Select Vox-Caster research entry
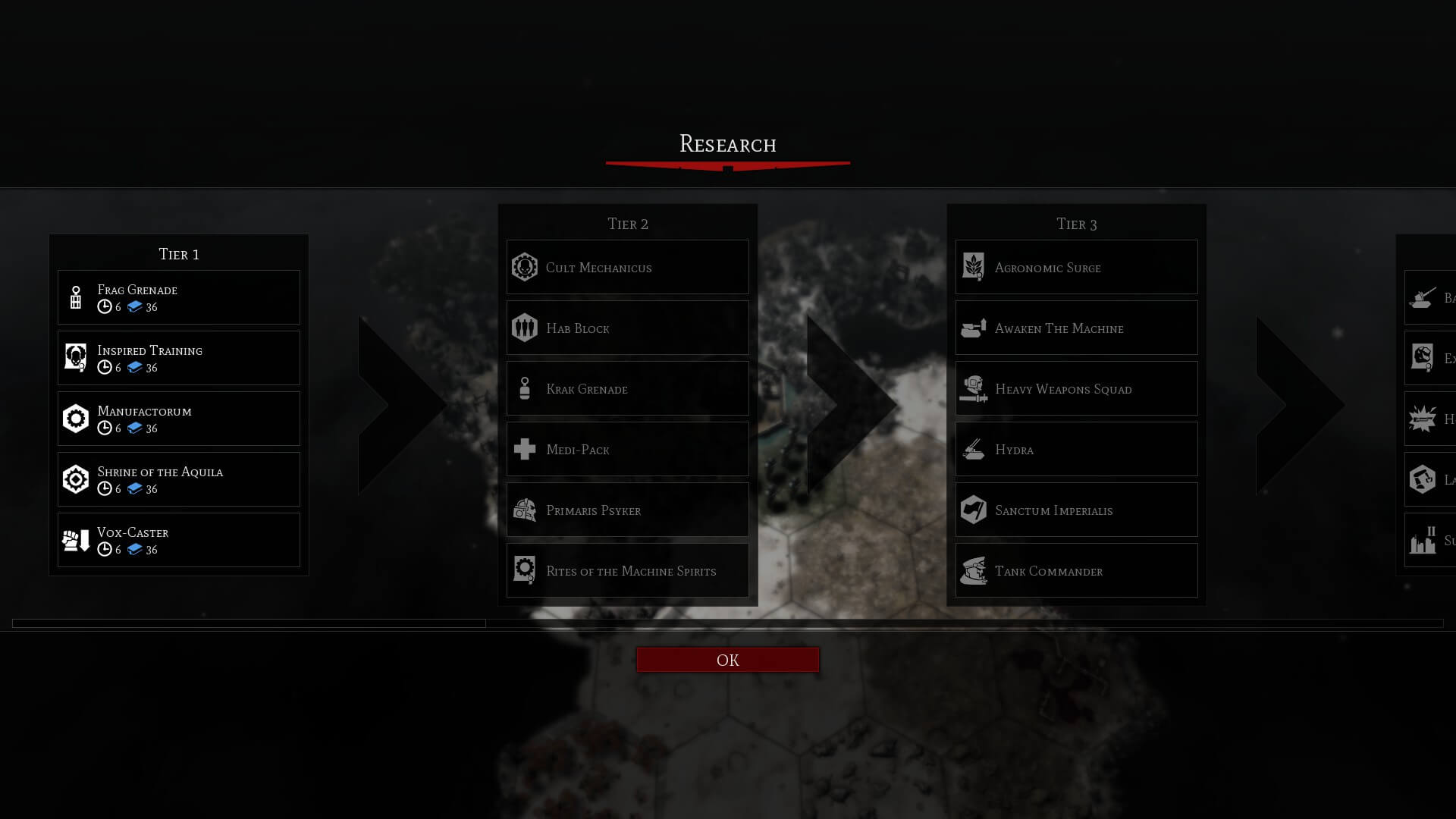The image size is (1456, 819). click(179, 540)
